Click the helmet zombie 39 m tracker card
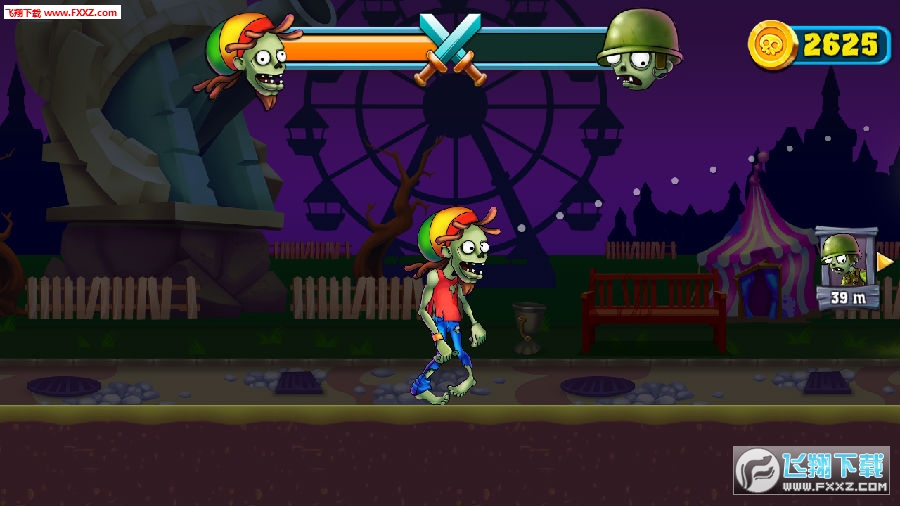The height and width of the screenshot is (506, 900). pyautogui.click(x=846, y=268)
